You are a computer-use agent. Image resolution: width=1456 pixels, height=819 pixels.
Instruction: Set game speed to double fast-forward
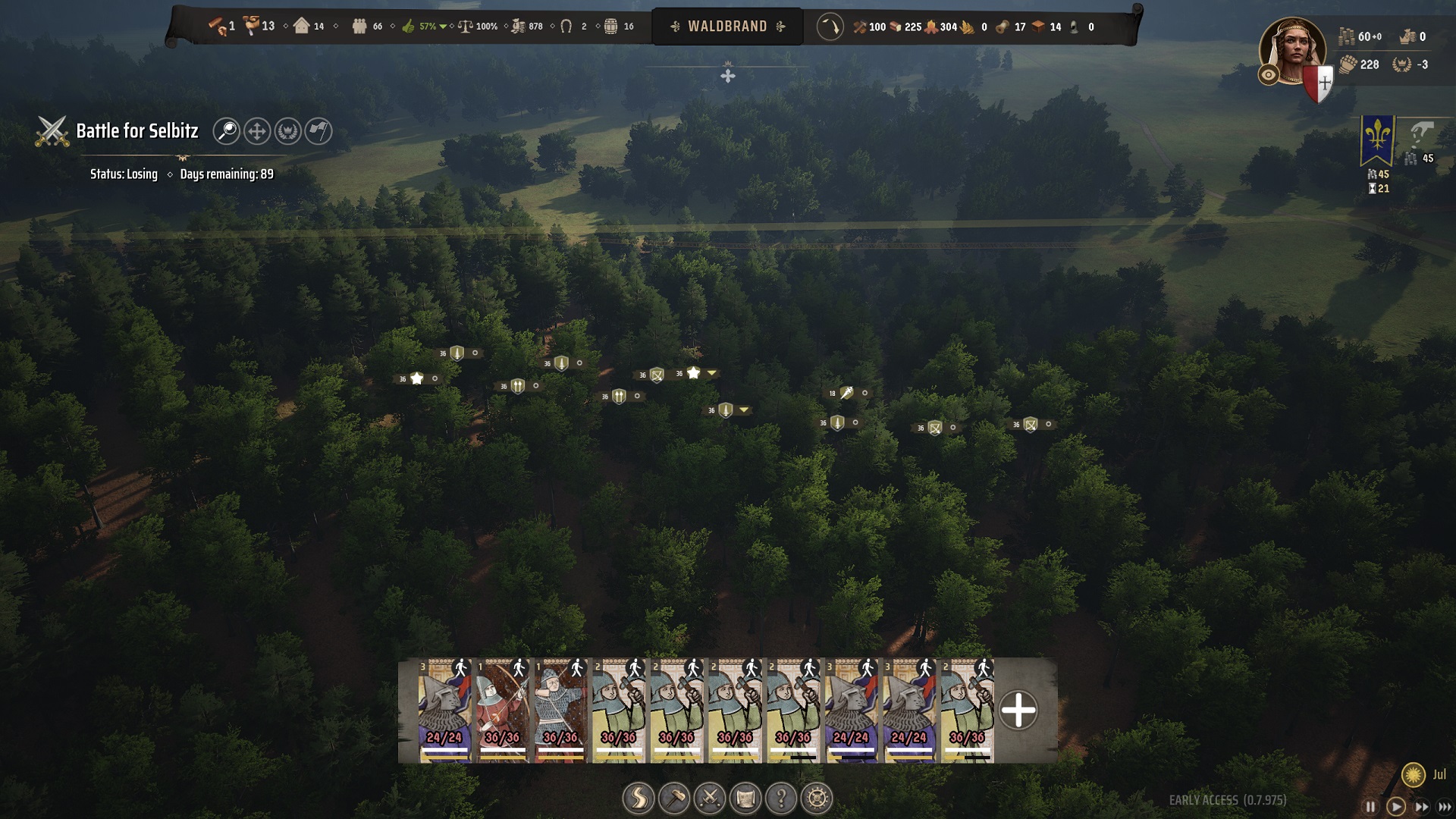tap(1421, 807)
